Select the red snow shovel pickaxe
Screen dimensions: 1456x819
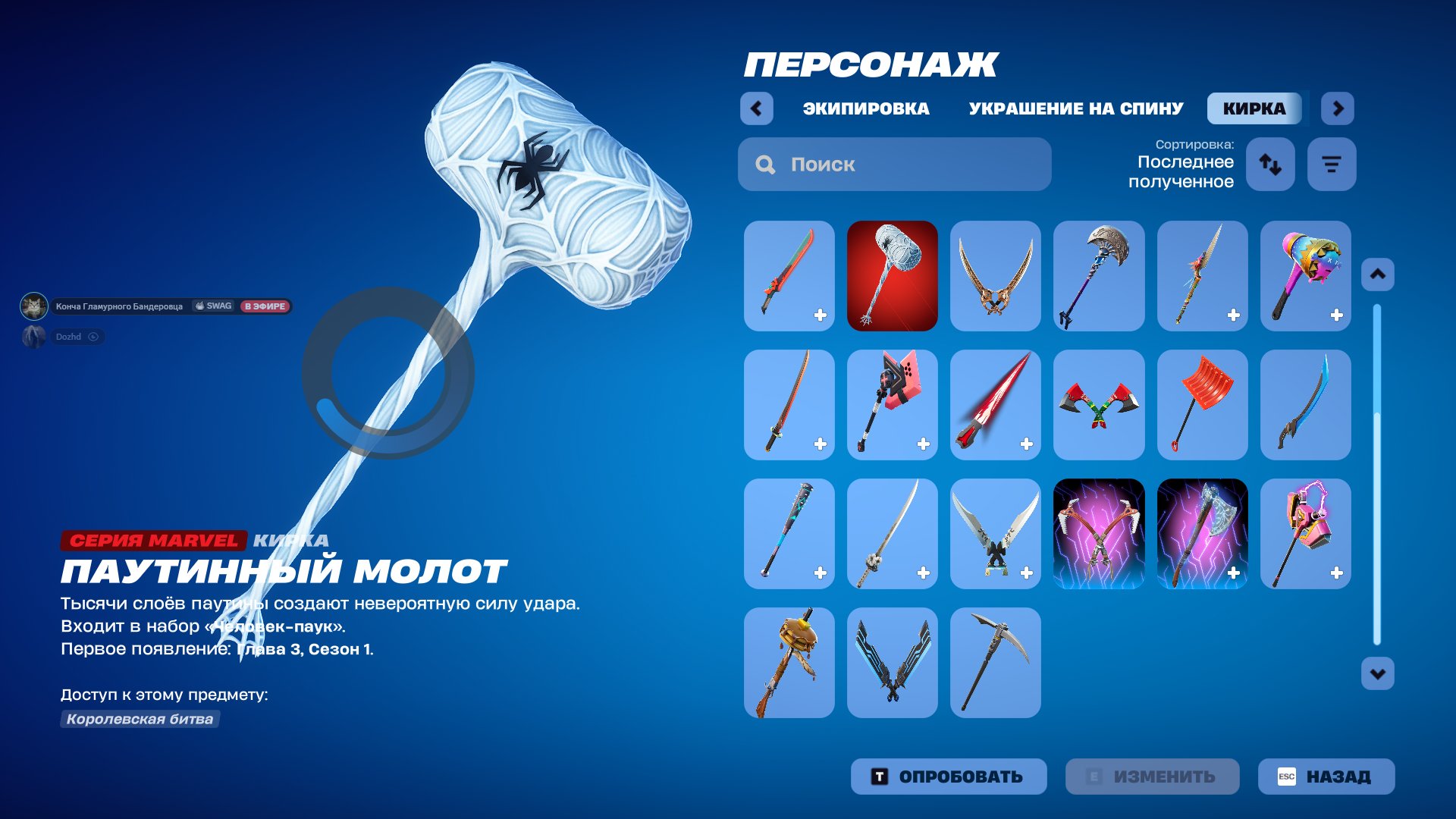[x=1202, y=405]
